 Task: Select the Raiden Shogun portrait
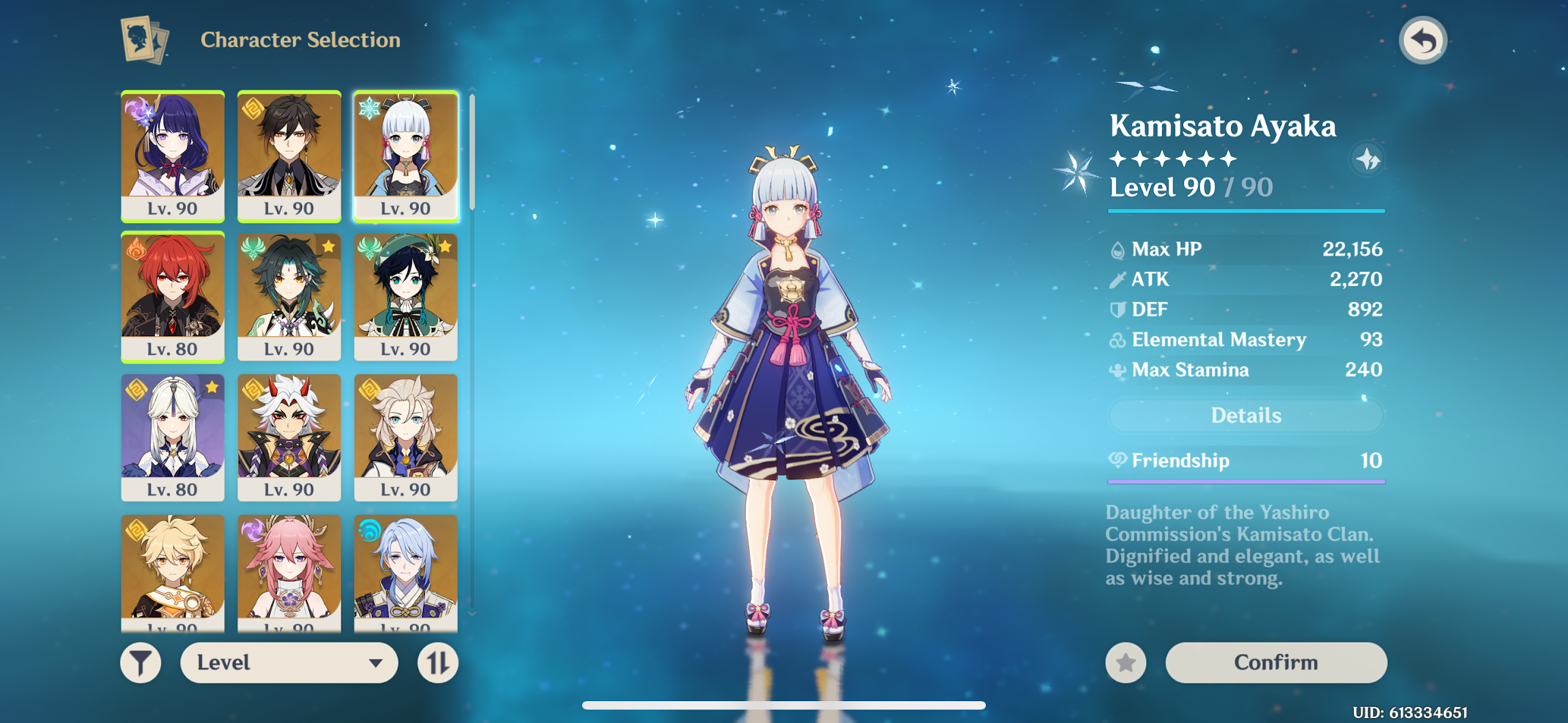(x=173, y=156)
